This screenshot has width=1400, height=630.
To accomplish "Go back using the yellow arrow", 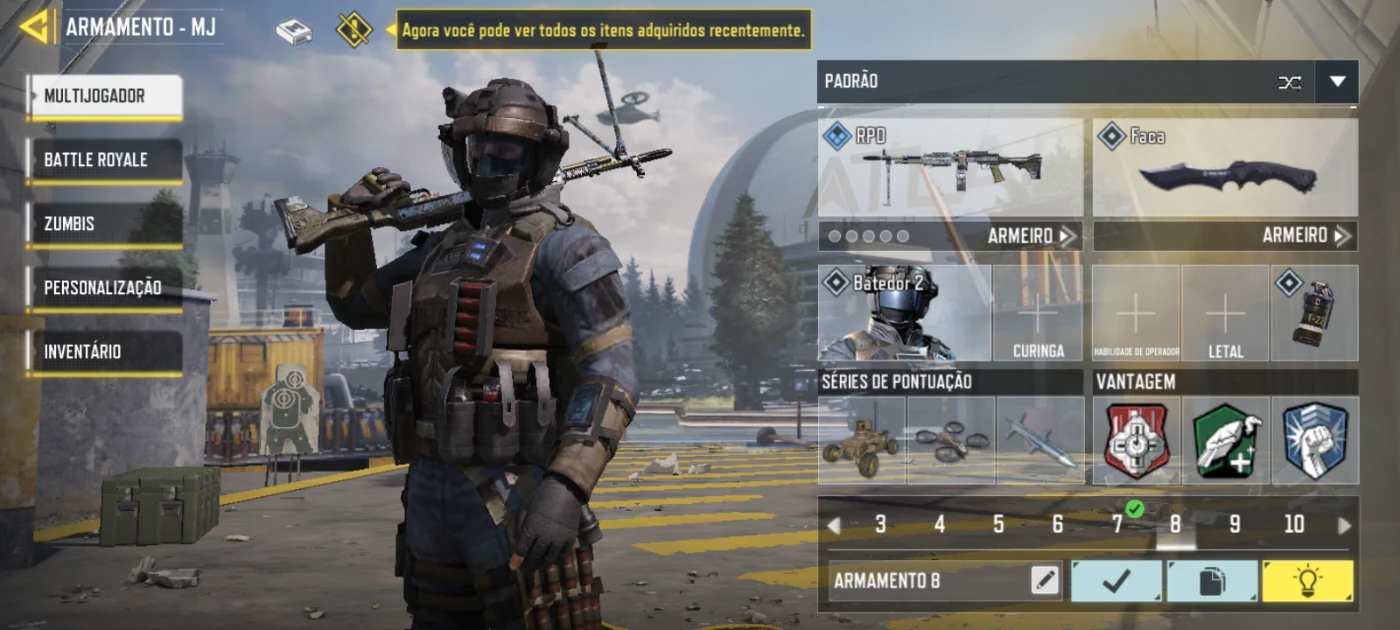I will click(34, 27).
